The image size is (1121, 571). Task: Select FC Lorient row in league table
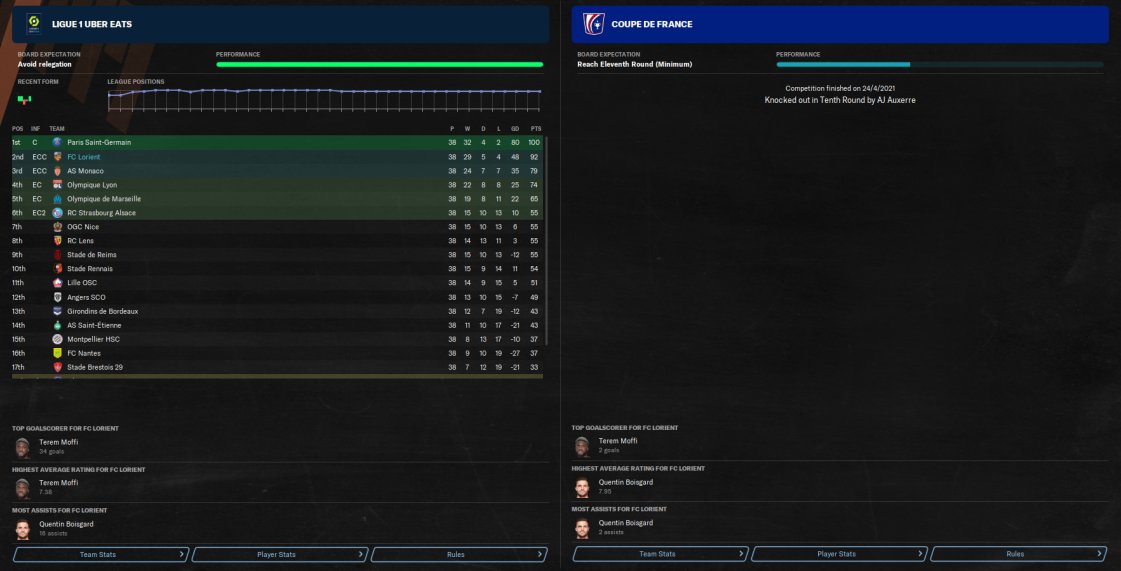tap(84, 157)
